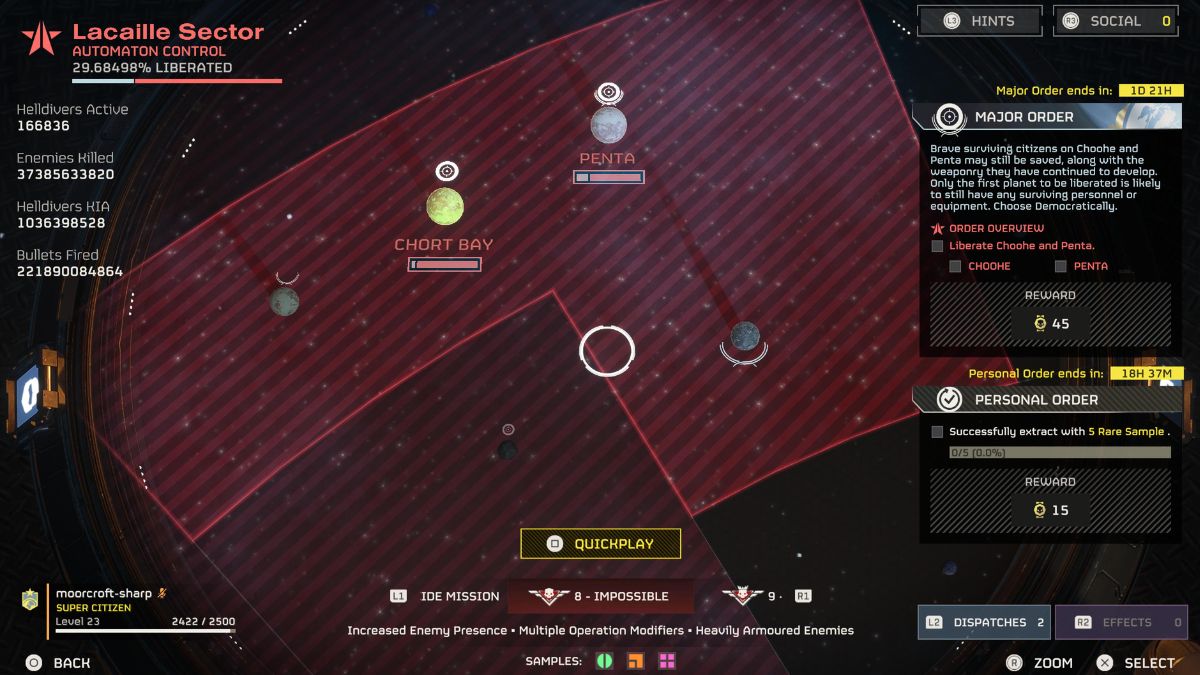The width and height of the screenshot is (1200, 675).
Task: Select the 8 - Impossible difficulty
Action: [601, 596]
